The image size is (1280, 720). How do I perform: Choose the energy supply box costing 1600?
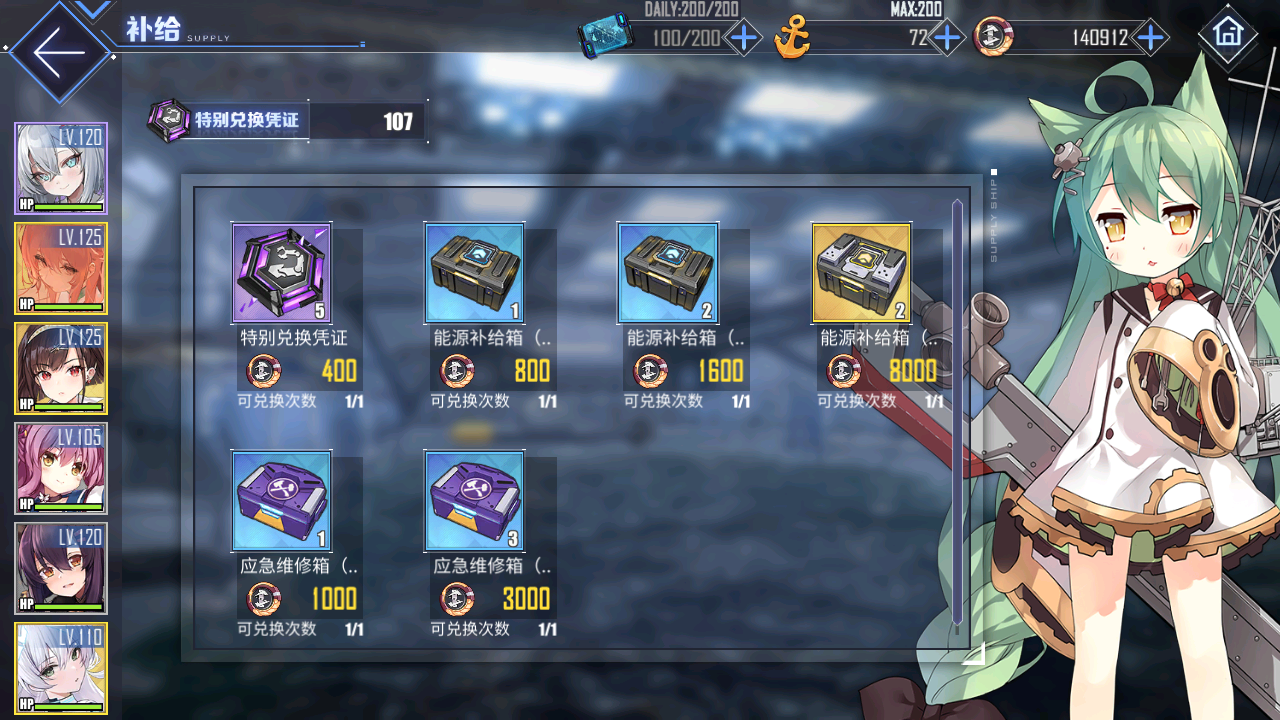point(668,273)
